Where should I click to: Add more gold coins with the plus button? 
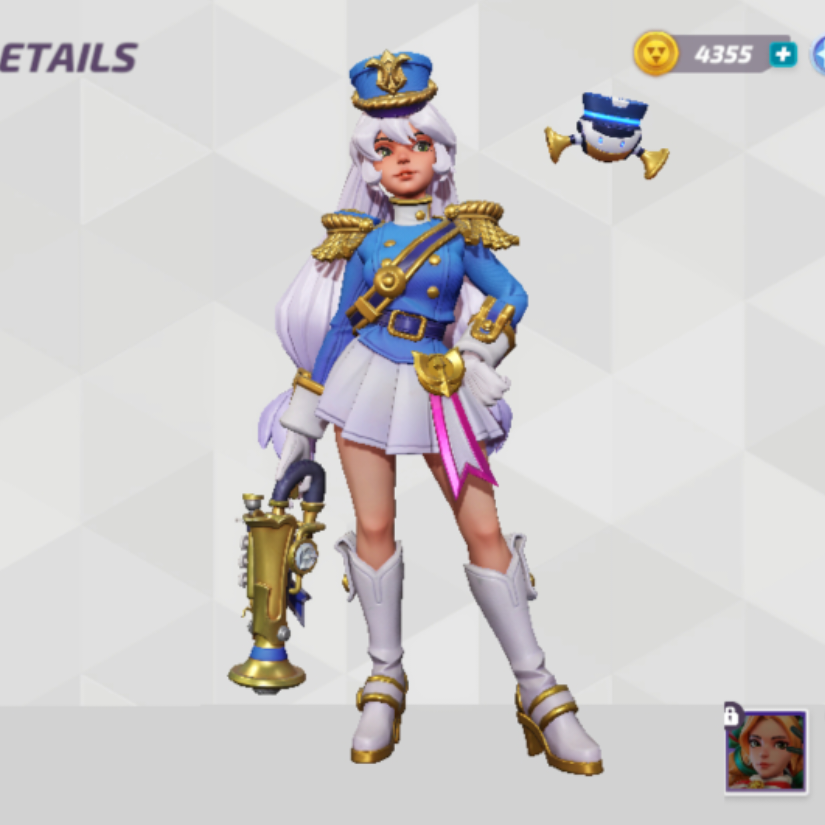click(783, 54)
